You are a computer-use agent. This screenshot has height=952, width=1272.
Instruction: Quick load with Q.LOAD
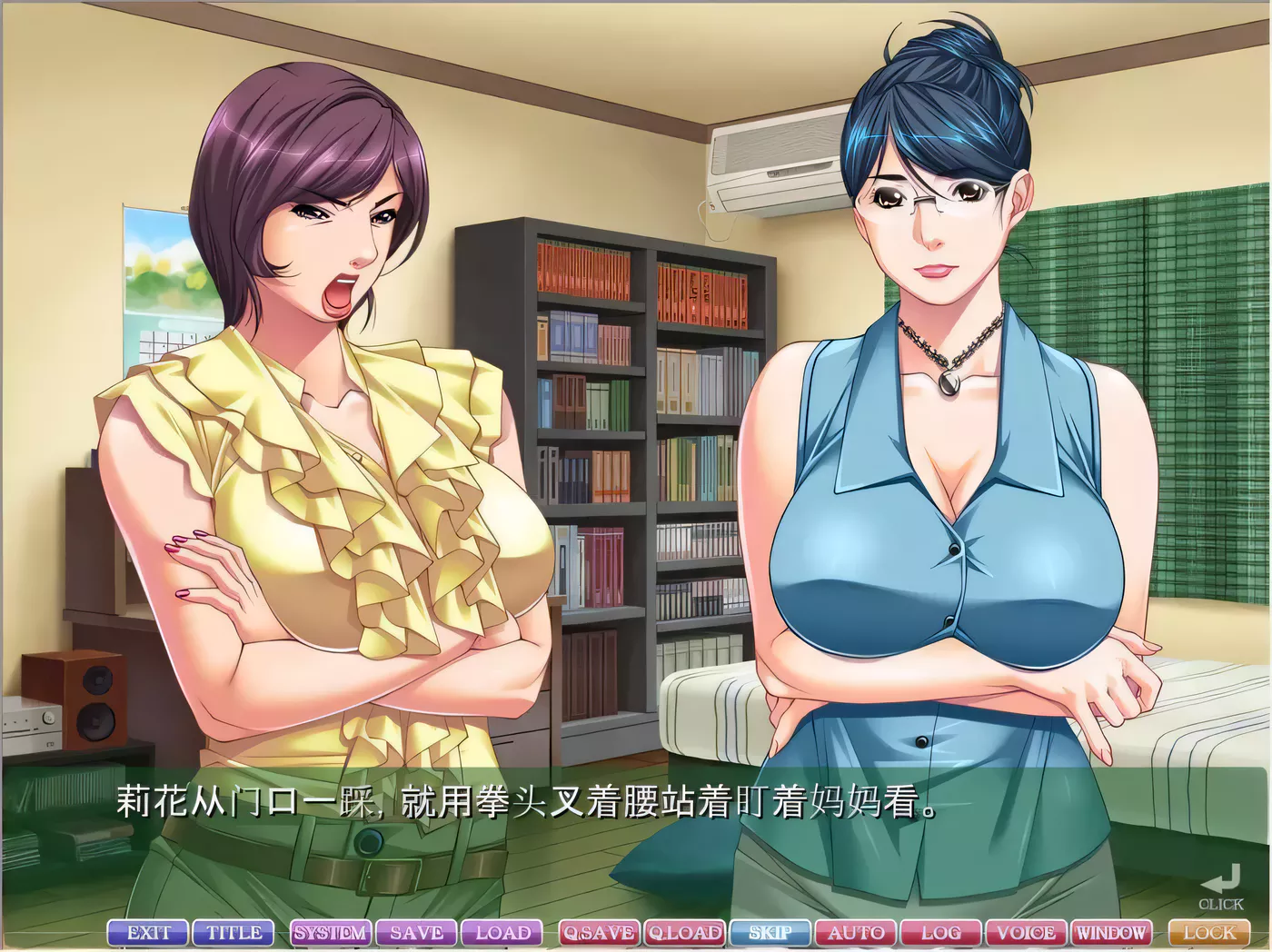coord(684,933)
